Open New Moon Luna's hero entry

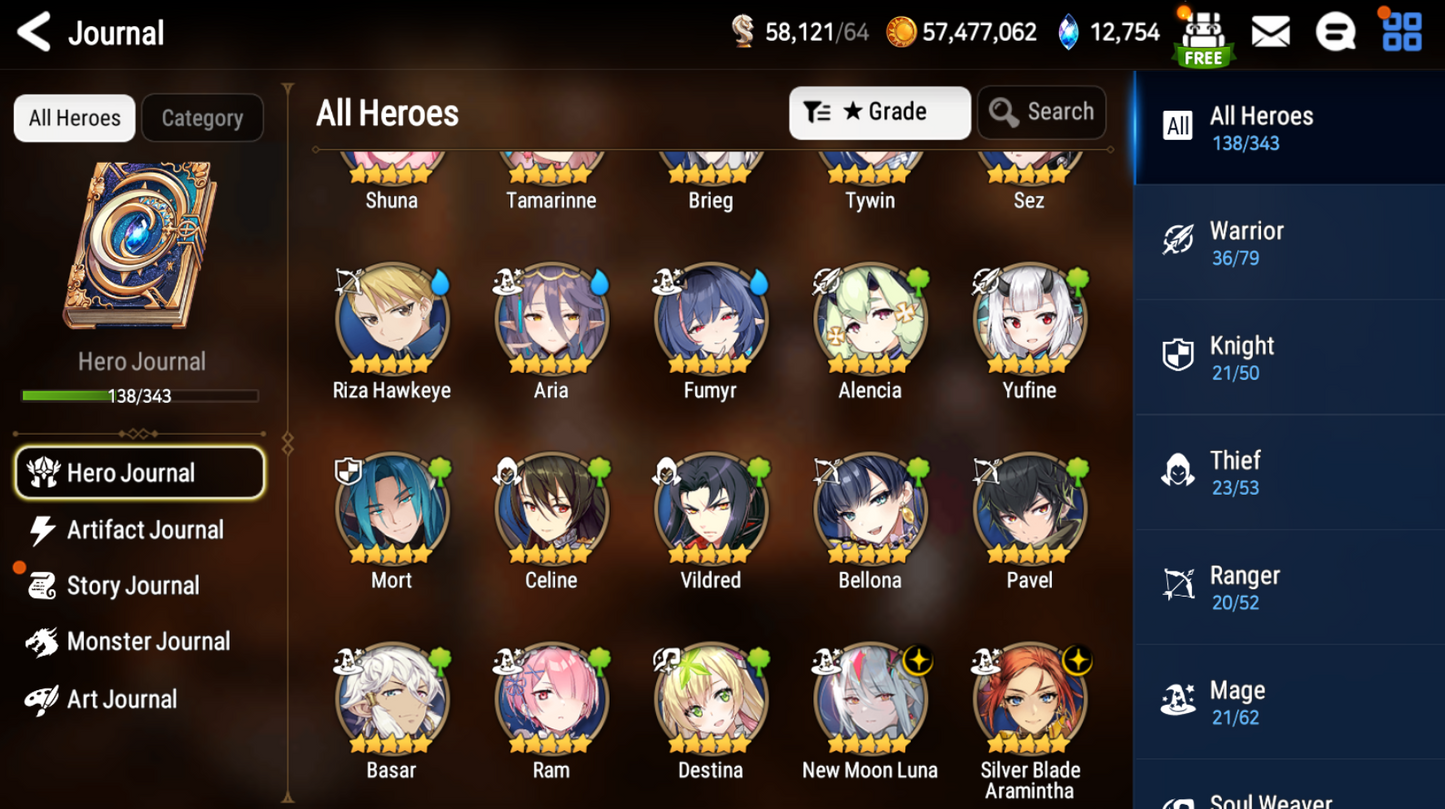click(x=870, y=700)
